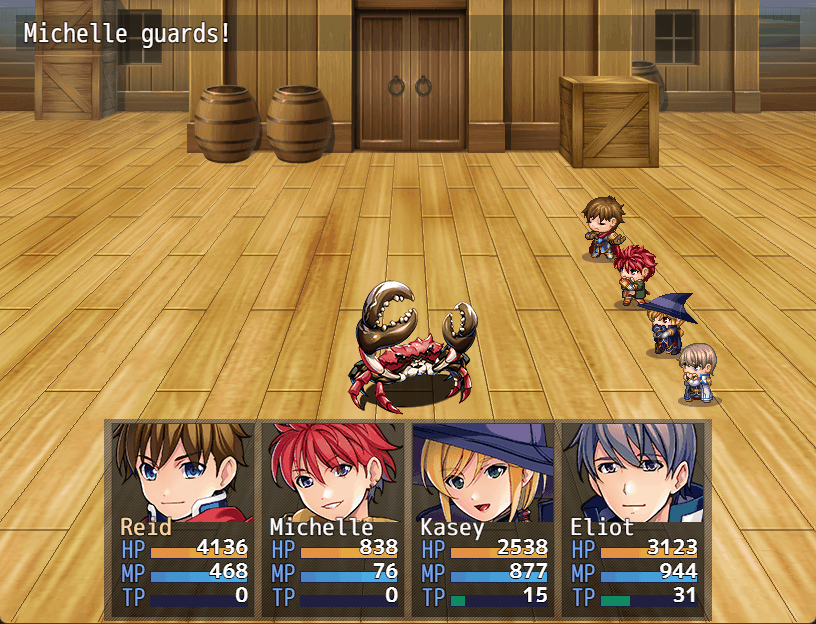Select Reid's party status panel
Image resolution: width=816 pixels, height=624 pixels.
click(182, 518)
